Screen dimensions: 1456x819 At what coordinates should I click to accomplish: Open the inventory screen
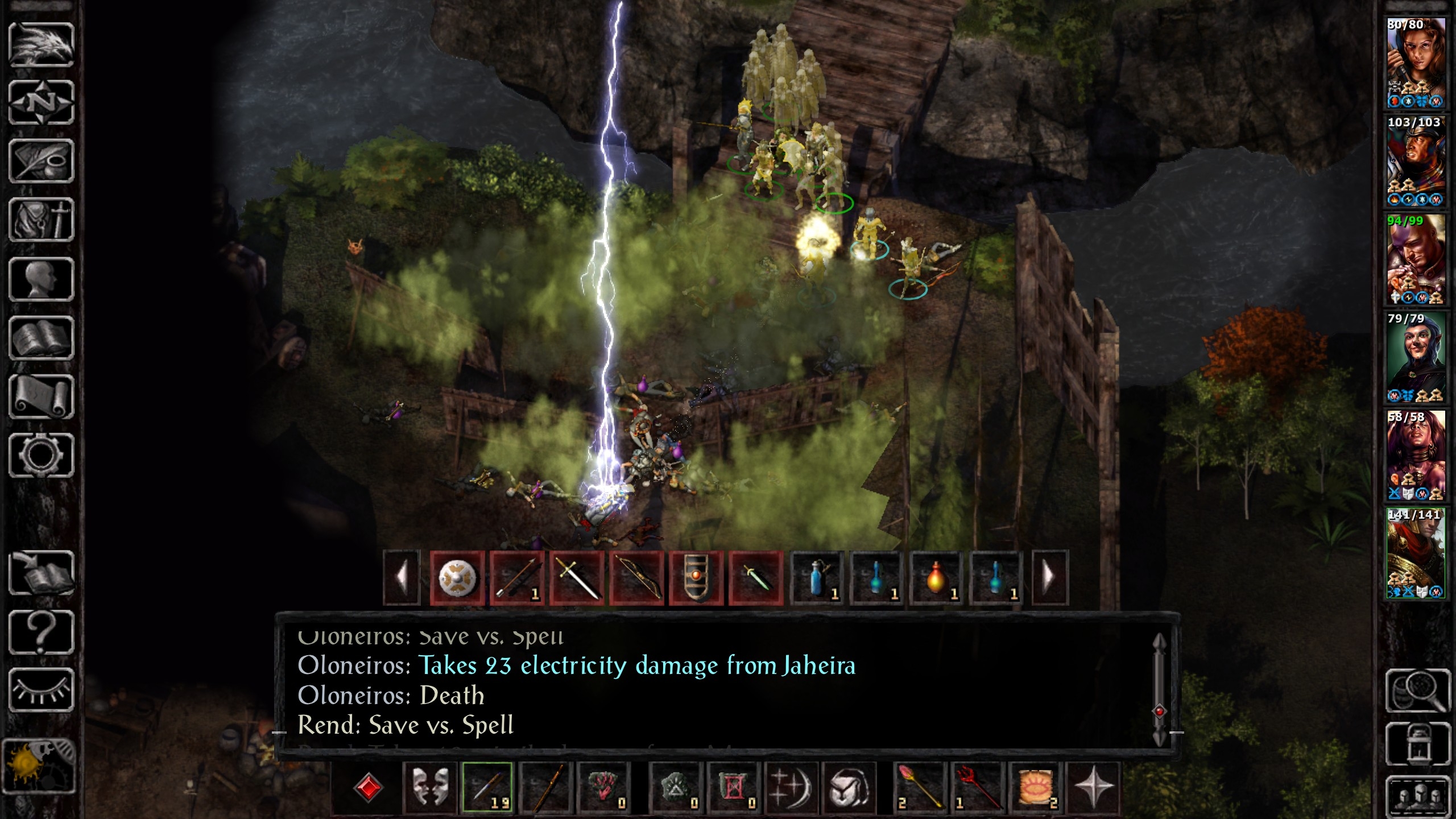41,220
